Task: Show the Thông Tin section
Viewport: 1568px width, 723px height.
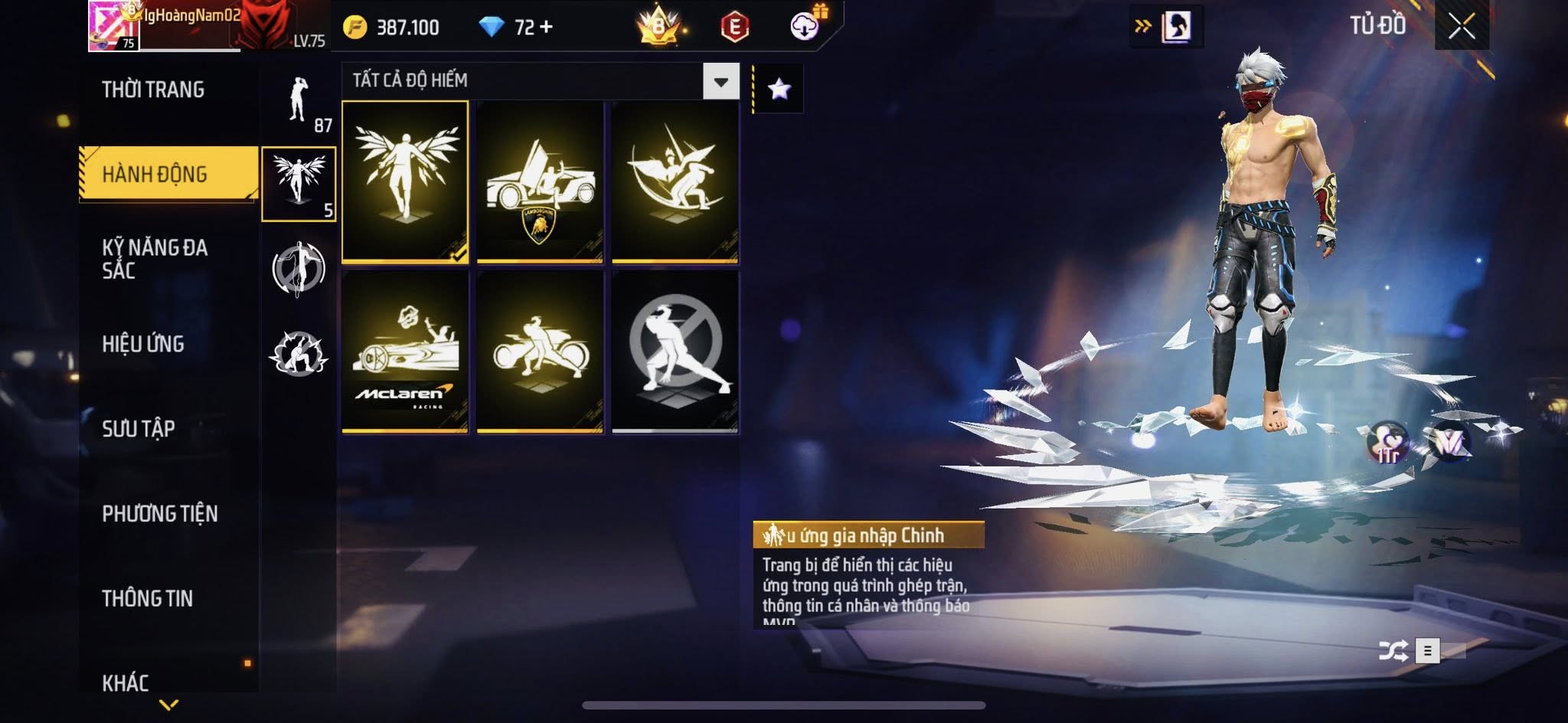Action: pos(148,598)
